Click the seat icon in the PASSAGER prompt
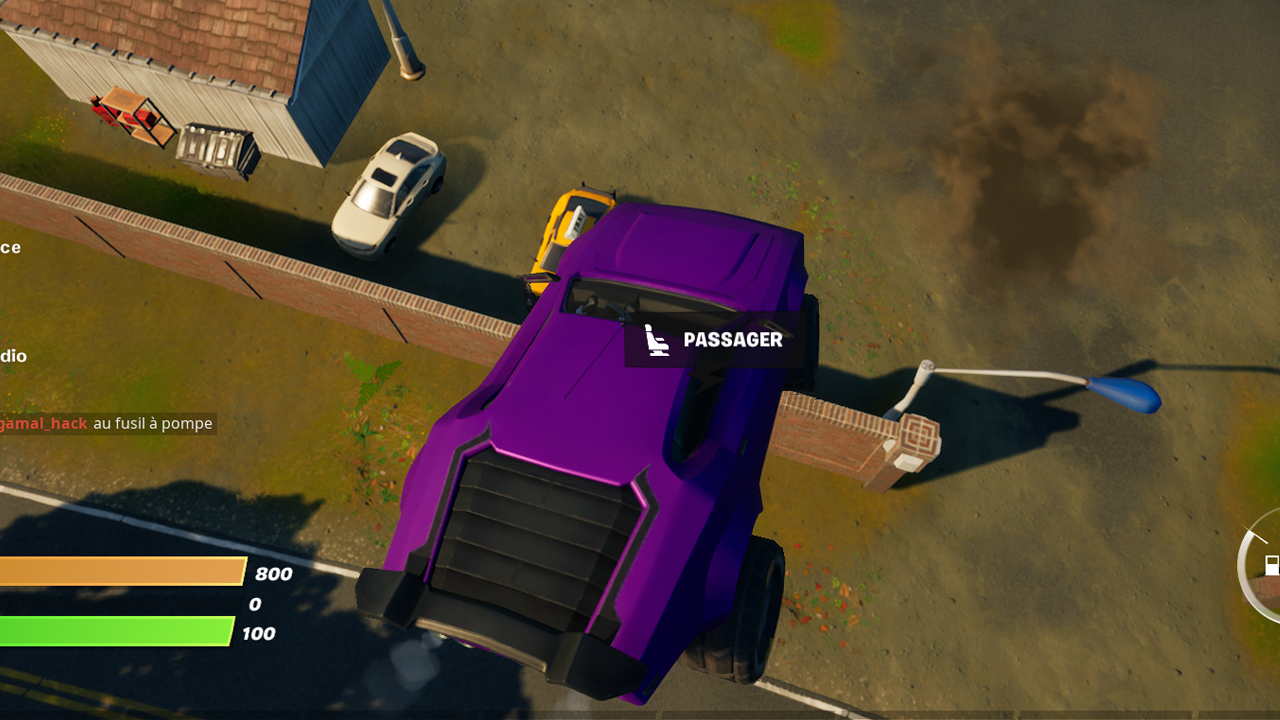 pos(657,341)
